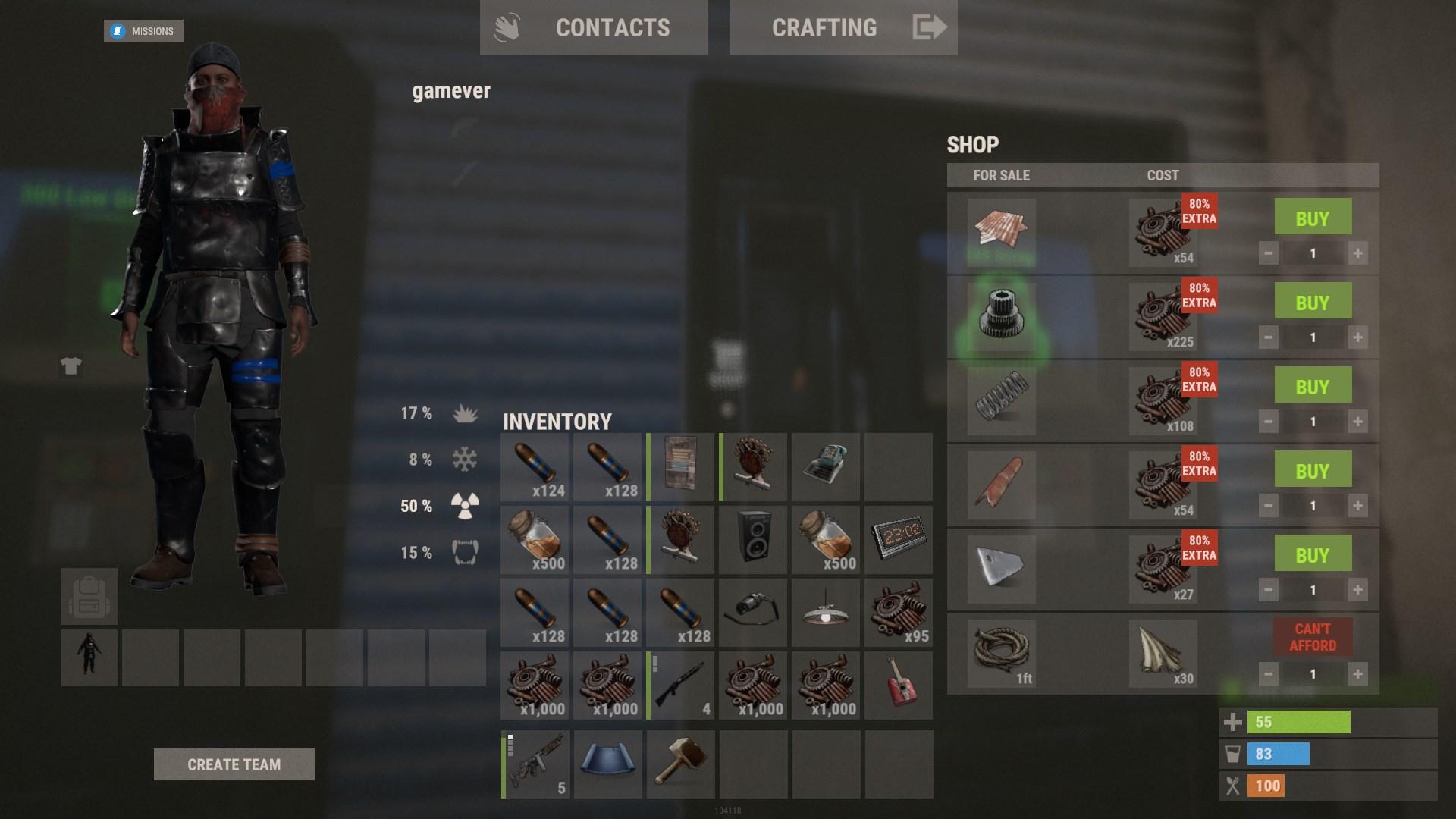Open the backpack slot icon
1456x819 pixels.
[89, 596]
